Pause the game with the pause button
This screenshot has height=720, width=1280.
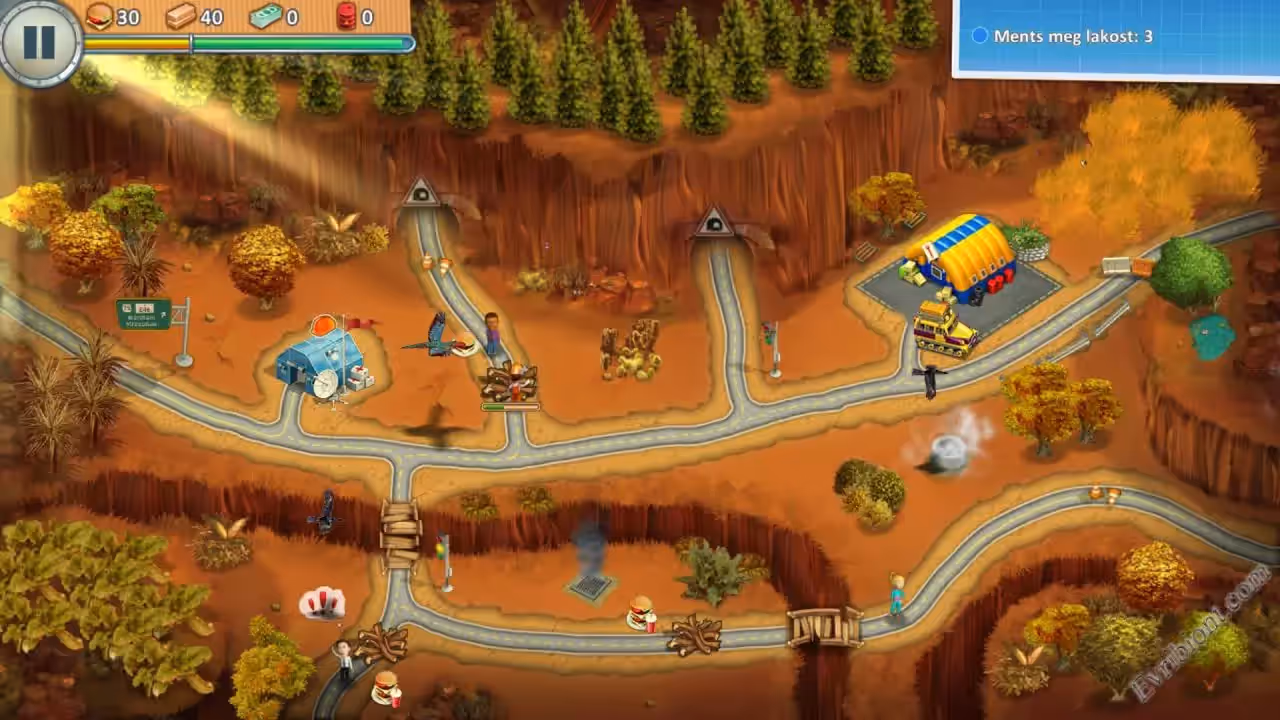38,40
